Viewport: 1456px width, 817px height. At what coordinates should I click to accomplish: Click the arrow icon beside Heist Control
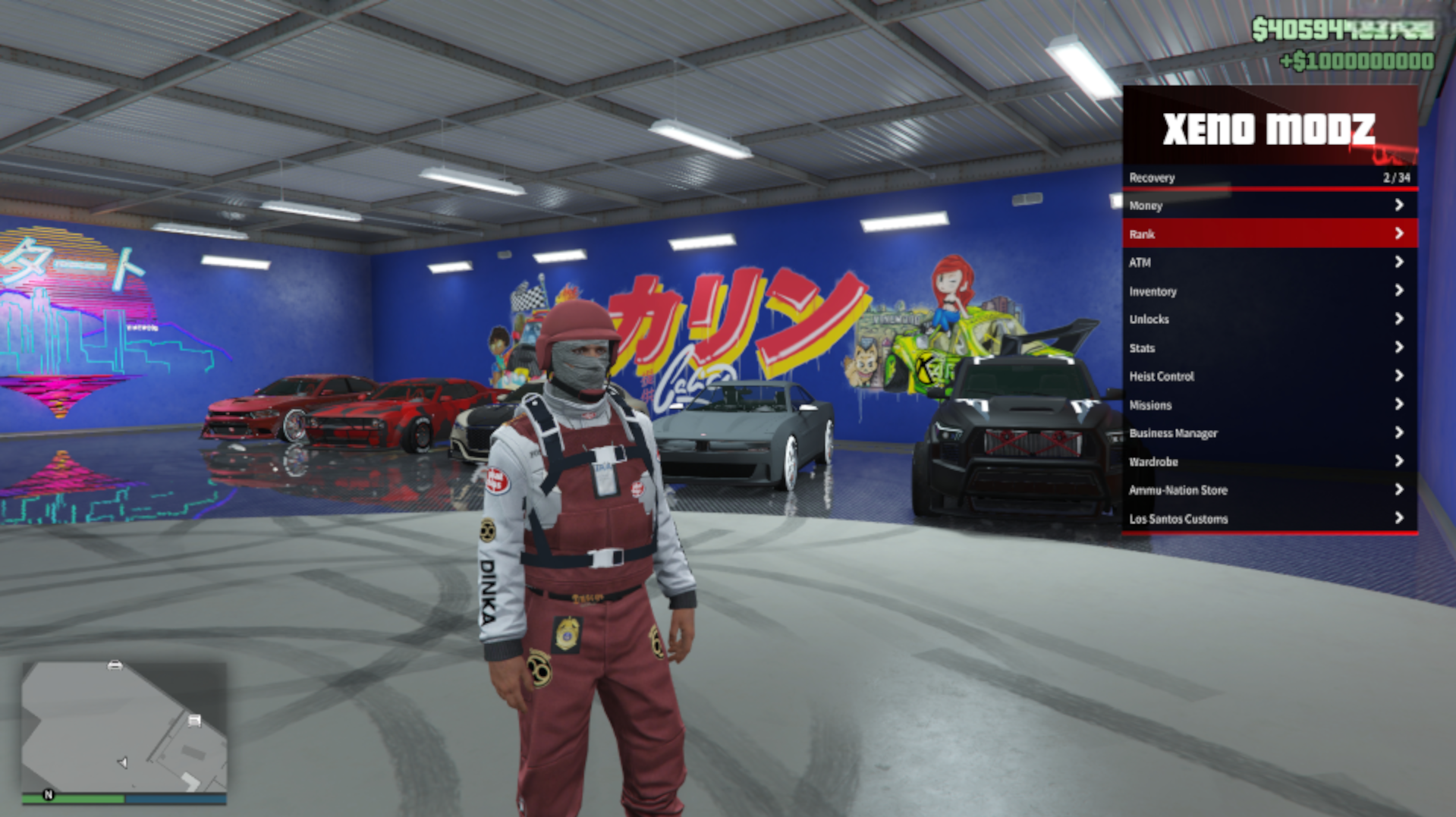(x=1400, y=376)
